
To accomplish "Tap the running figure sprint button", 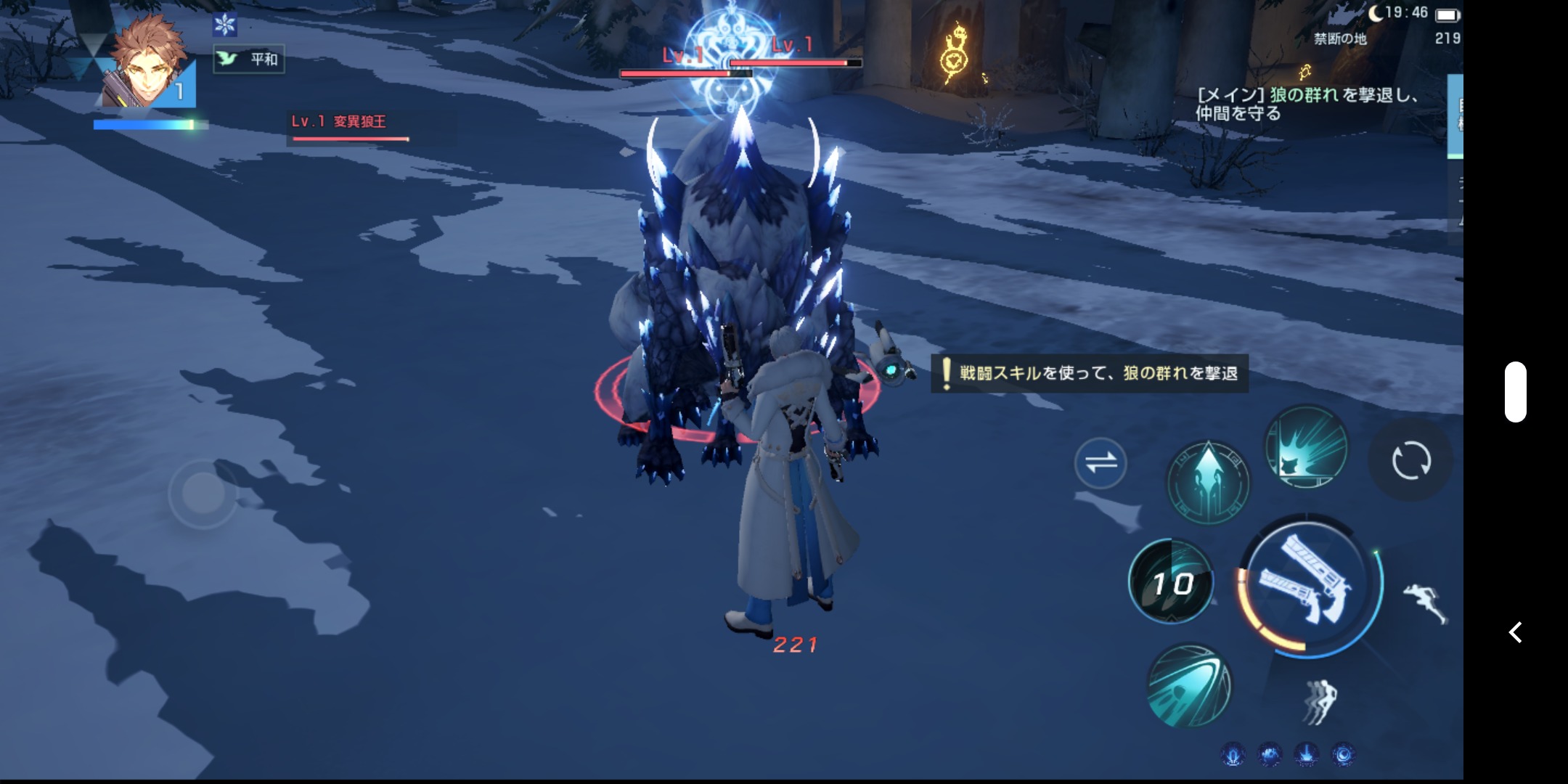I will (1424, 602).
